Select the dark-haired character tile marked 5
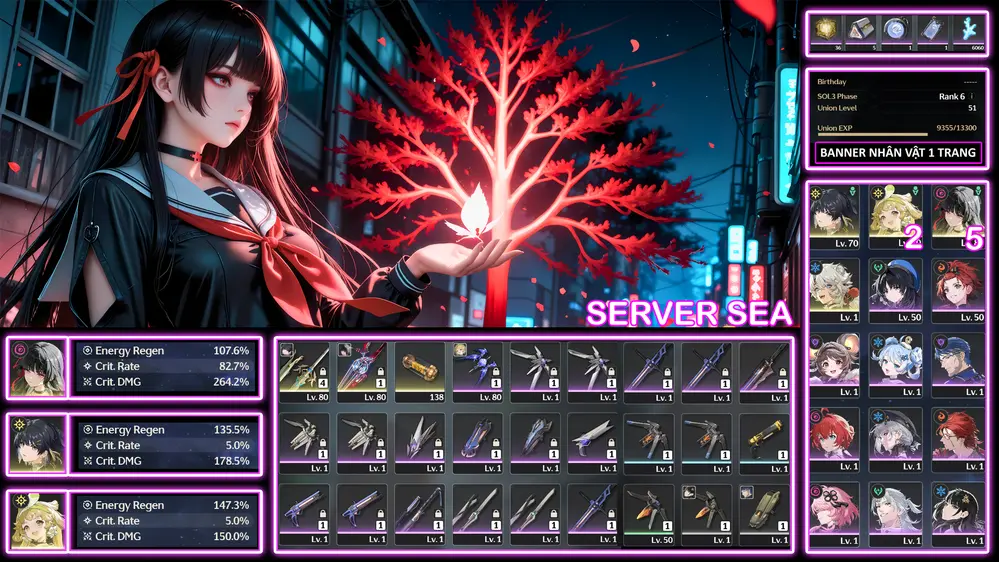This screenshot has height=562, width=999. 957,214
